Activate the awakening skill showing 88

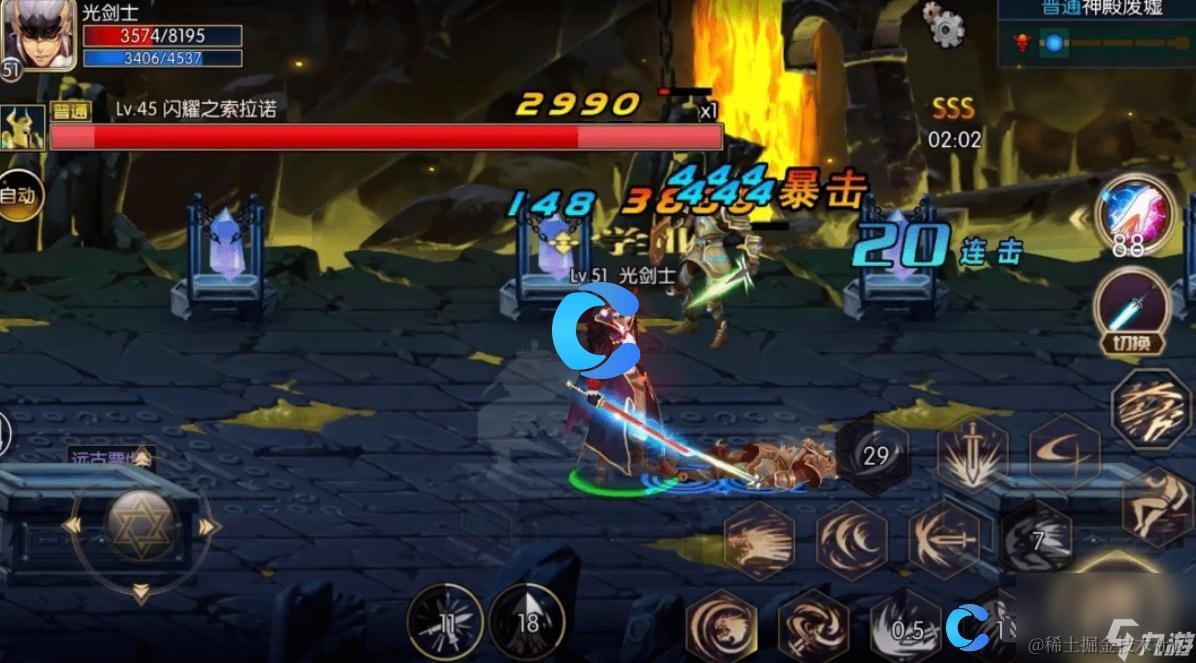pos(1133,215)
